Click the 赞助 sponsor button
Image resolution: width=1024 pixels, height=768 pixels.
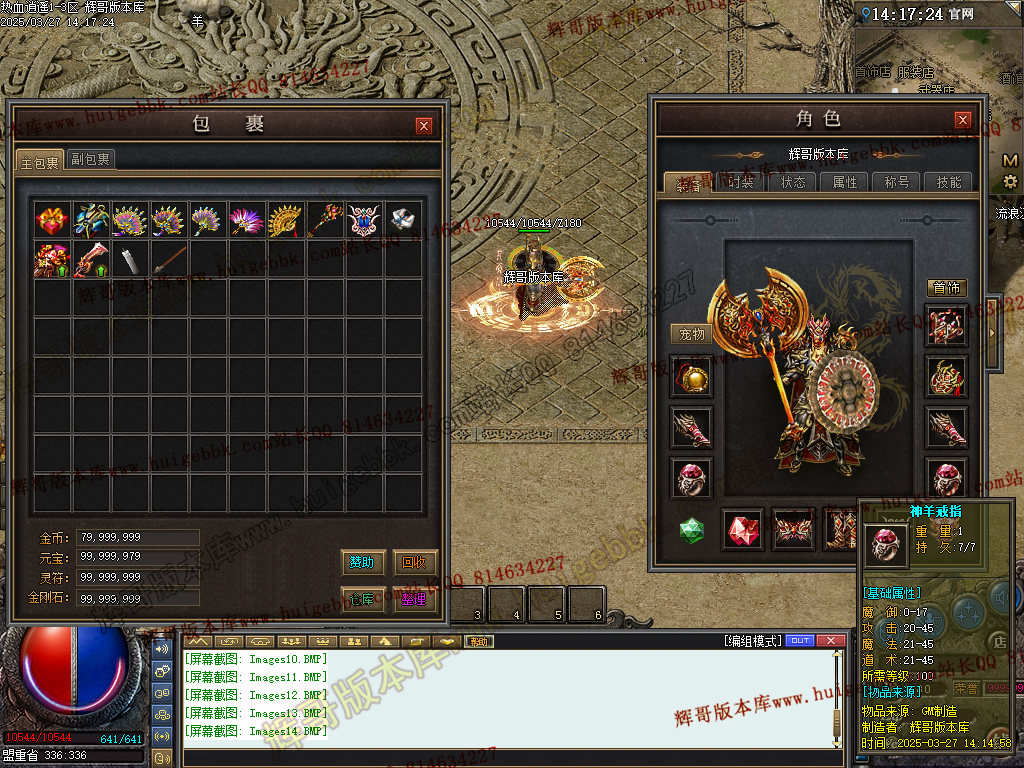(362, 563)
